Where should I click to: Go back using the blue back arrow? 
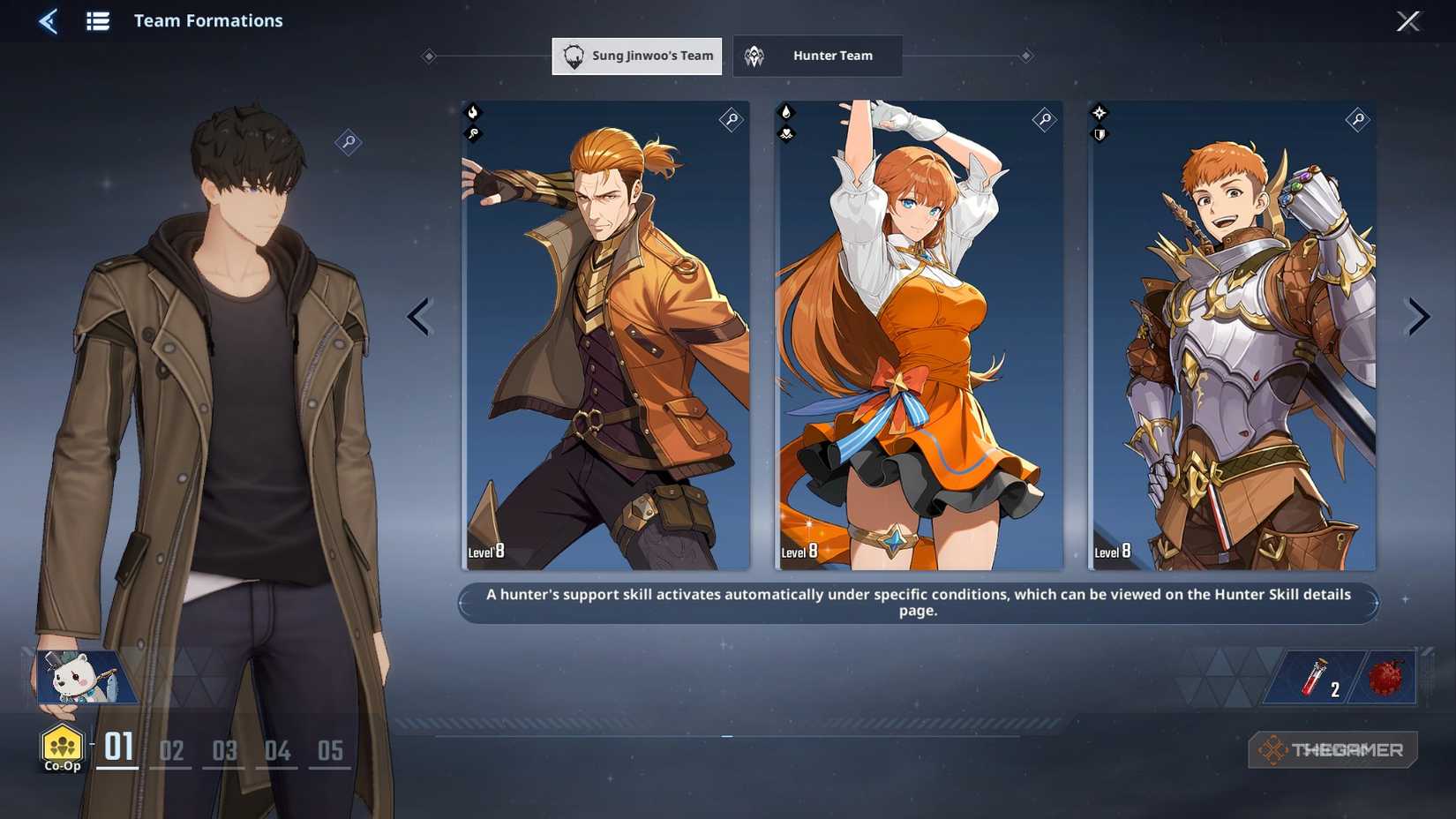(49, 21)
